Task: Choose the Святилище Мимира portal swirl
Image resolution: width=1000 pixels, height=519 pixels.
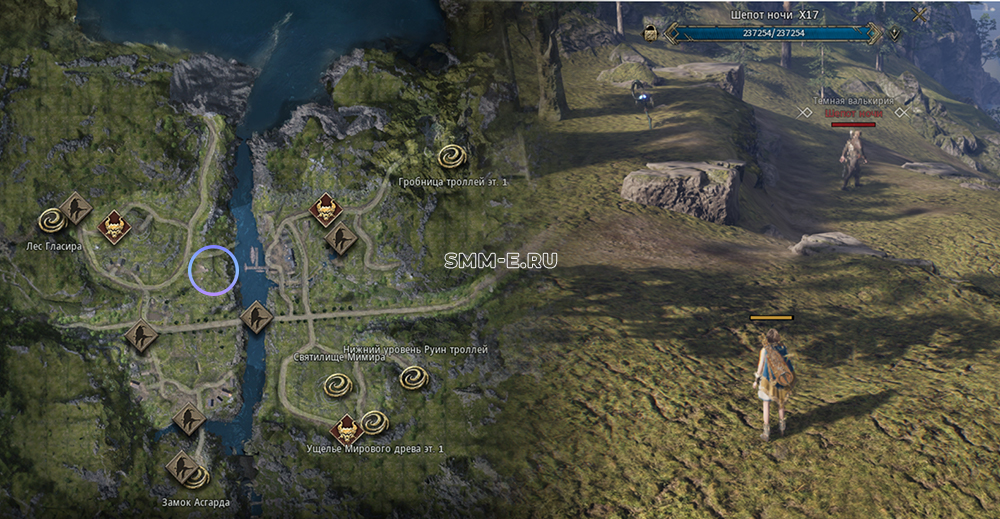Action: click(x=335, y=385)
